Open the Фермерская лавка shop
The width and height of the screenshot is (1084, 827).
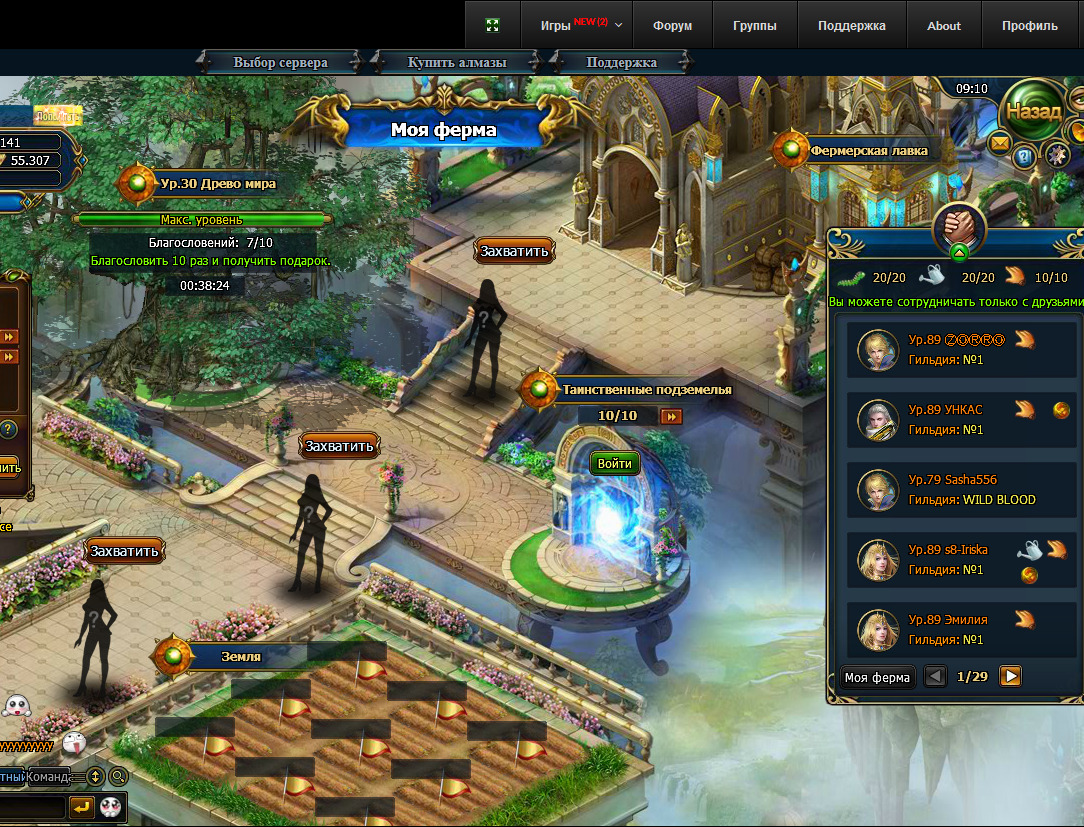(x=868, y=151)
